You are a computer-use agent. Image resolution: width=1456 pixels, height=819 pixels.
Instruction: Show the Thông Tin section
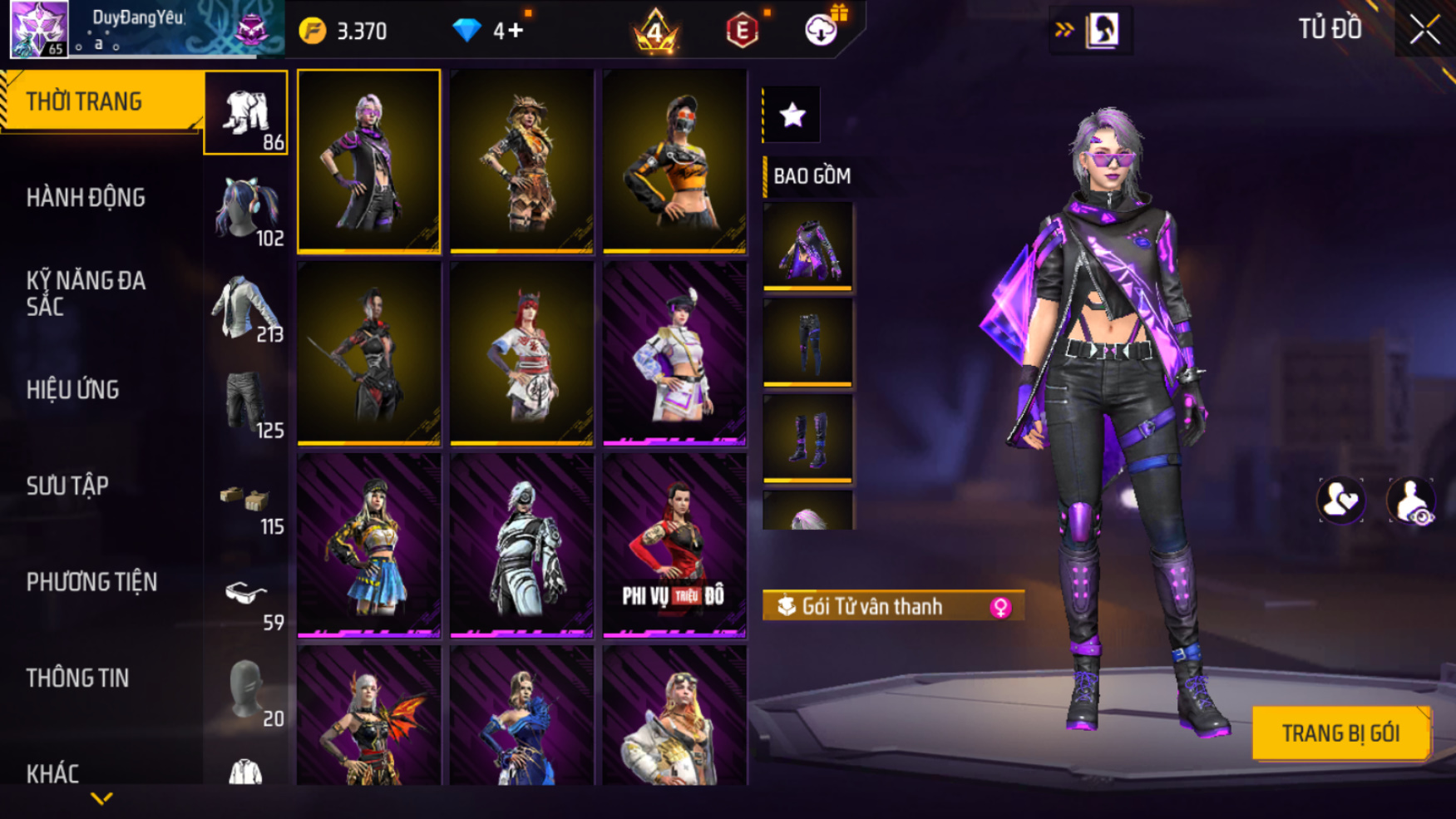[x=77, y=678]
